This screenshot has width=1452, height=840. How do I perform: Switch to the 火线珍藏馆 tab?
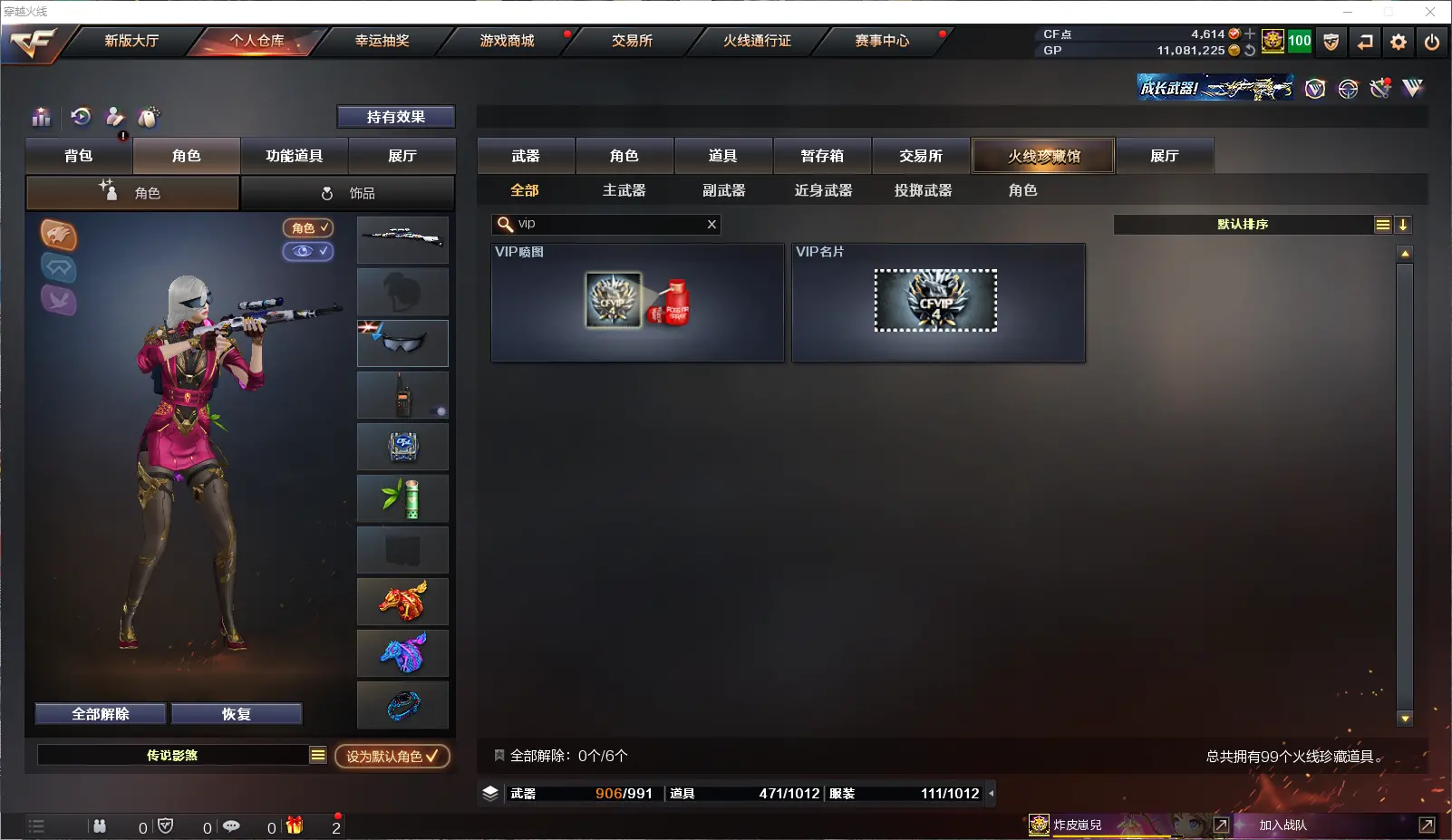[1044, 155]
